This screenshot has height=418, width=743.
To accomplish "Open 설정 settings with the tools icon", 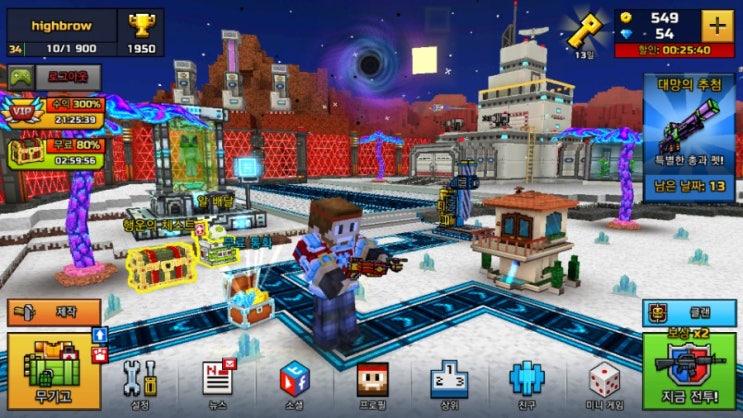I will point(138,381).
